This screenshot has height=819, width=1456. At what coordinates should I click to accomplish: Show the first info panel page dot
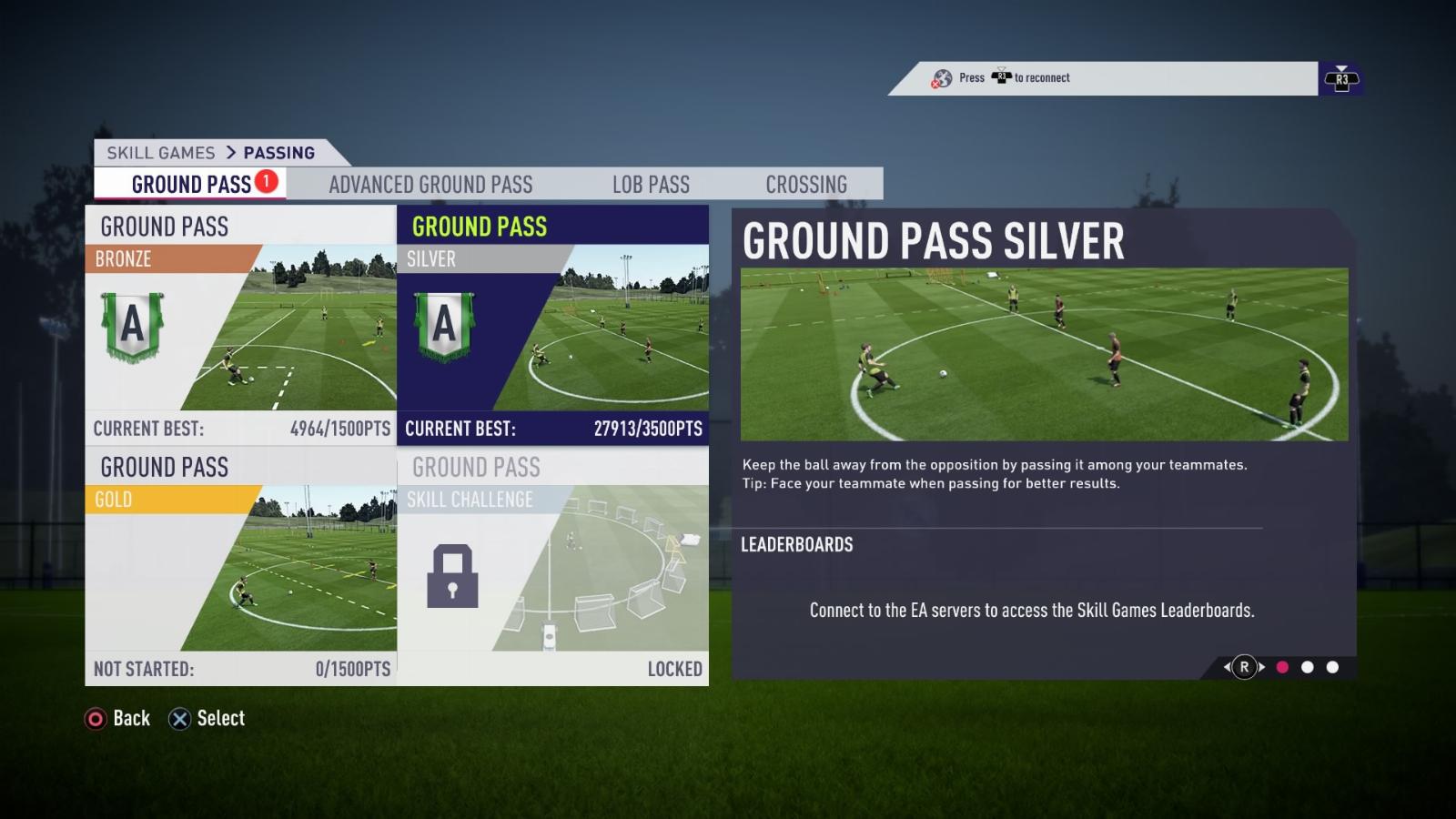click(x=1282, y=667)
